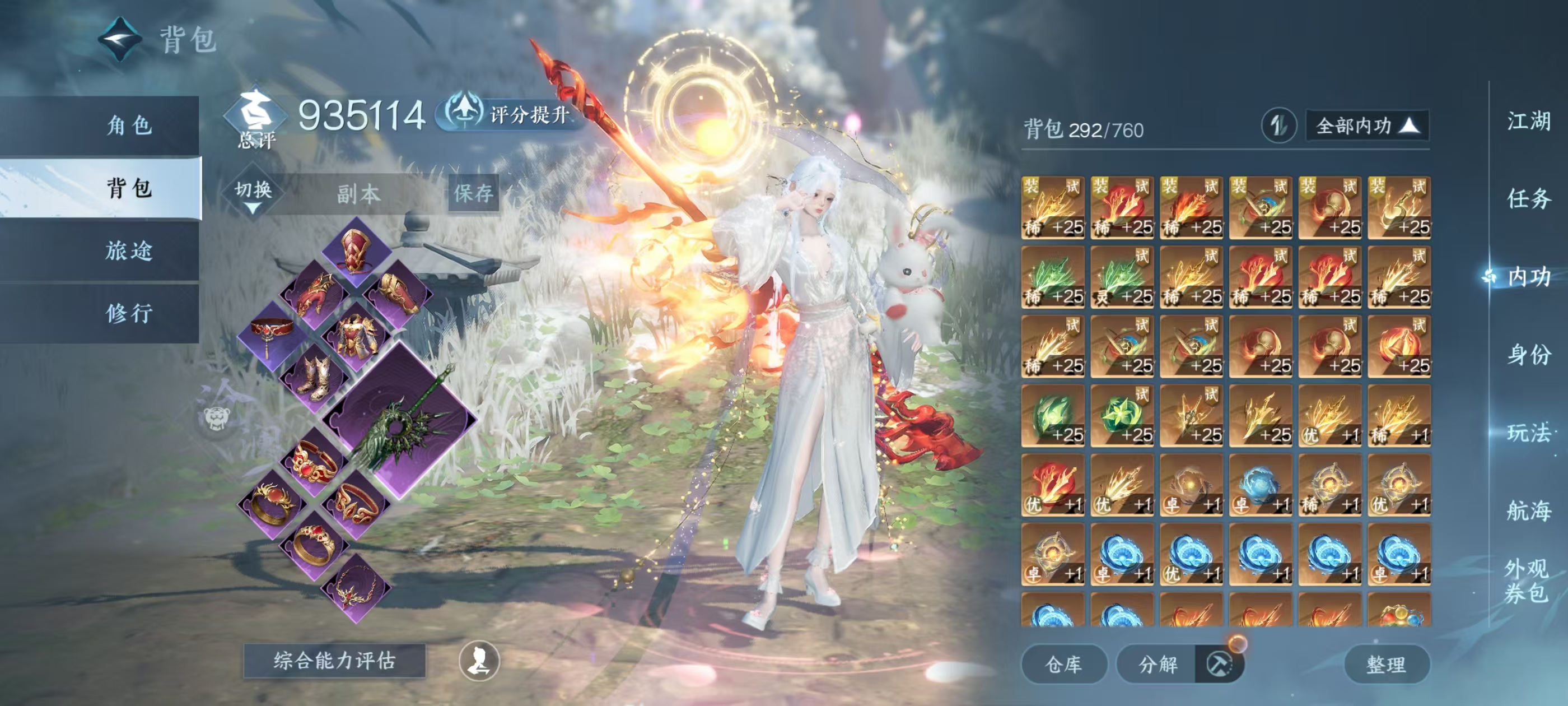Go back using the top-left arrow
The height and width of the screenshot is (706, 1568).
[x=120, y=40]
